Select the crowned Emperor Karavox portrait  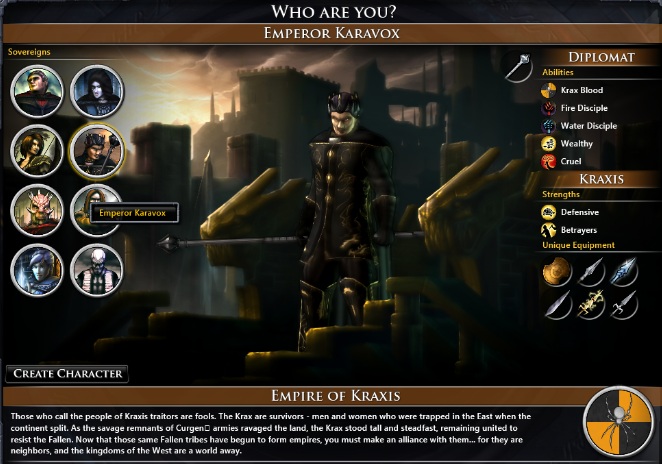[x=96, y=149]
